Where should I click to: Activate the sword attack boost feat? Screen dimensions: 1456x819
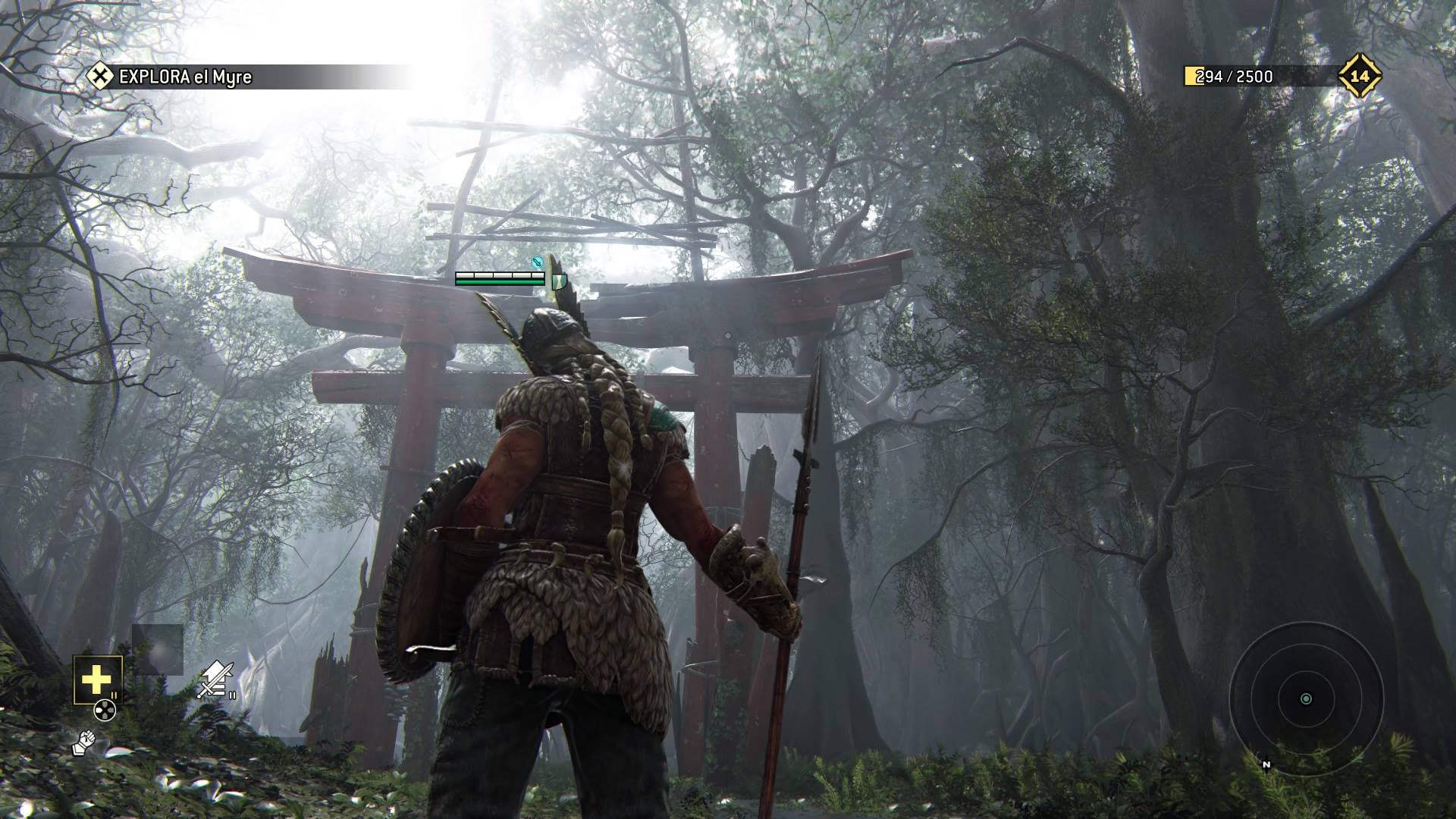click(215, 679)
